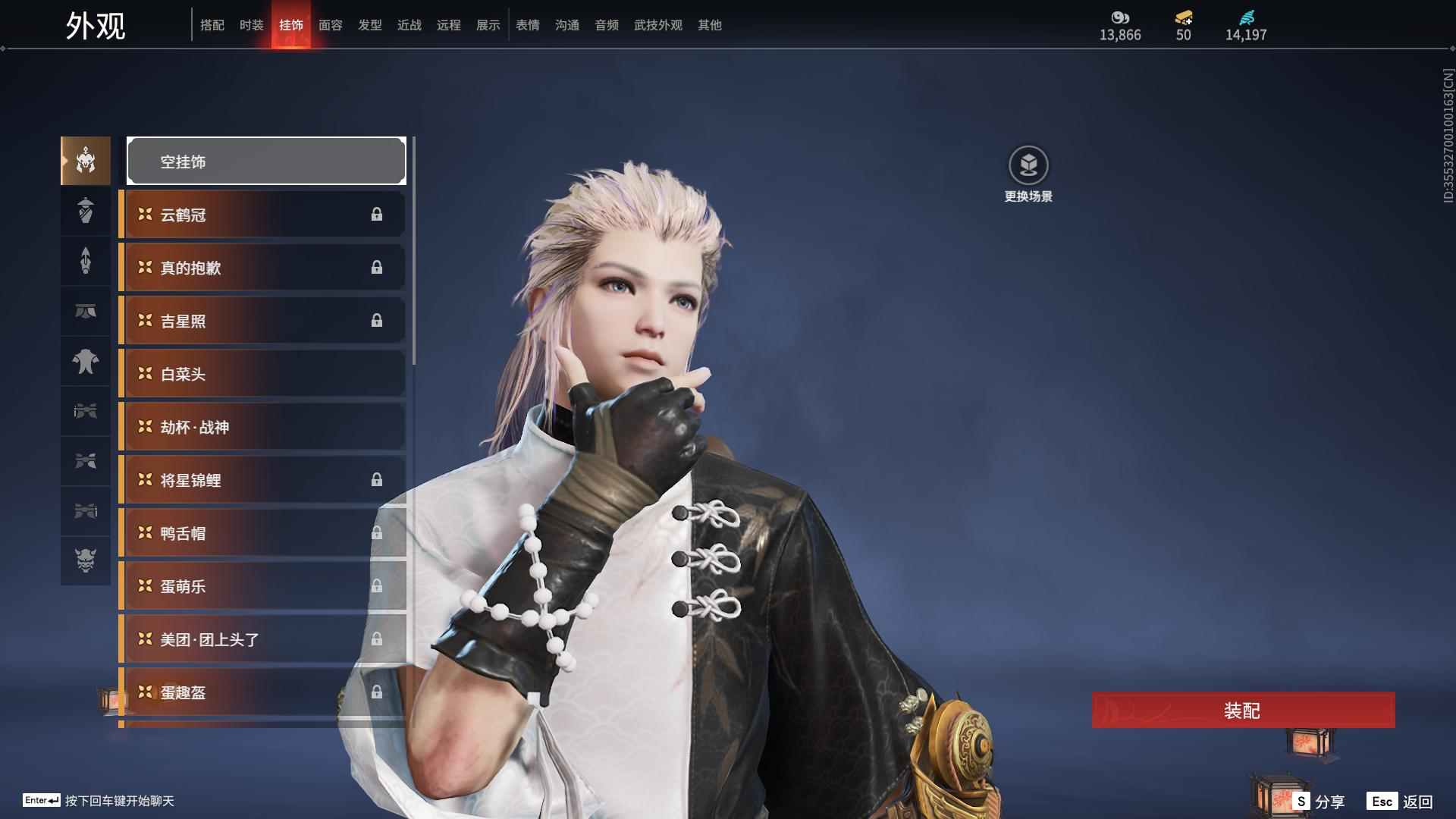The height and width of the screenshot is (819, 1456).
Task: Open the 表情 emote tab
Action: tap(527, 25)
